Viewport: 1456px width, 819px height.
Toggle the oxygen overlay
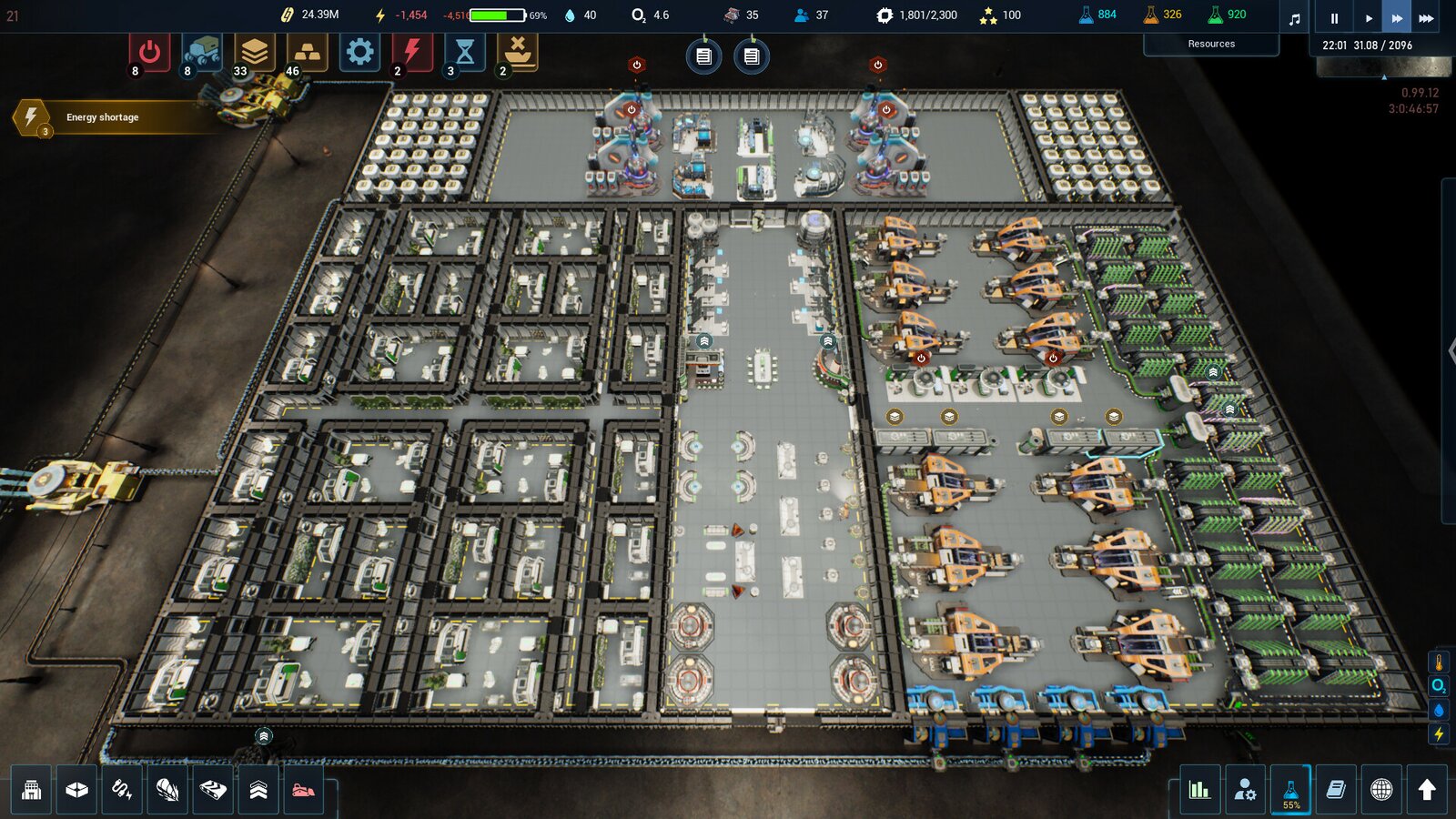pyautogui.click(x=1439, y=686)
